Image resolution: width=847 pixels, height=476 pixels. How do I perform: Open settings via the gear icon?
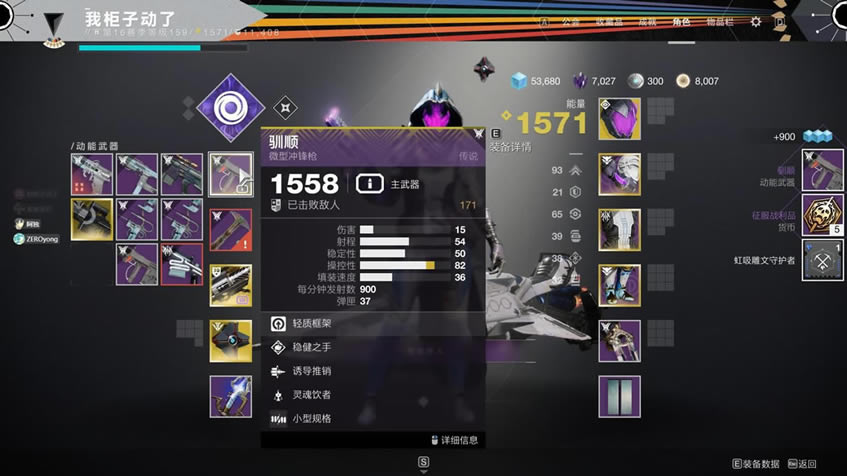pyautogui.click(x=756, y=21)
